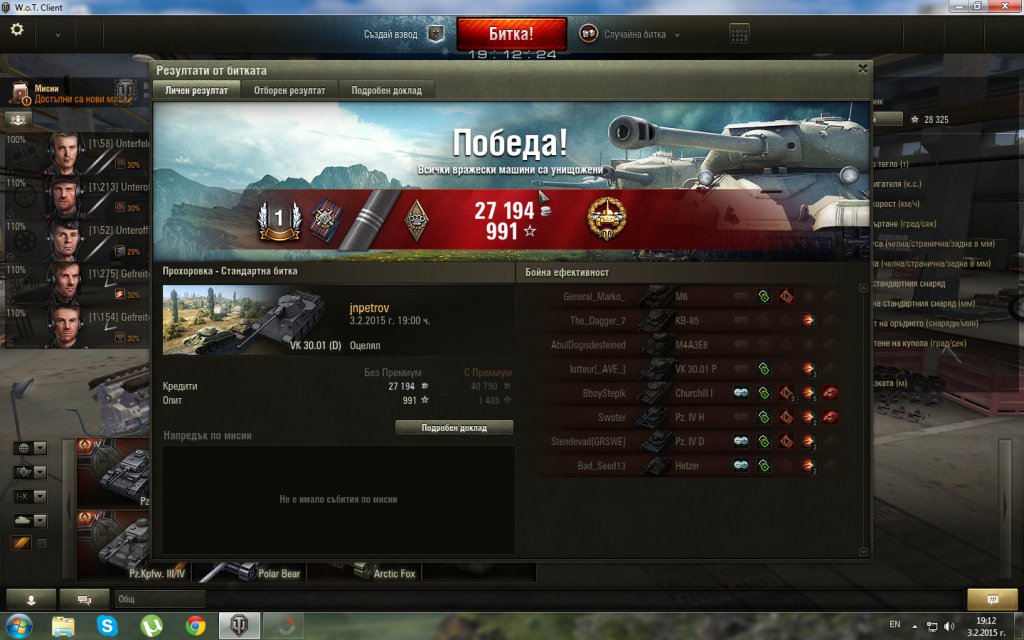Open the calendar grid icon in the top bar
This screenshot has height=640, width=1024.
pyautogui.click(x=739, y=34)
